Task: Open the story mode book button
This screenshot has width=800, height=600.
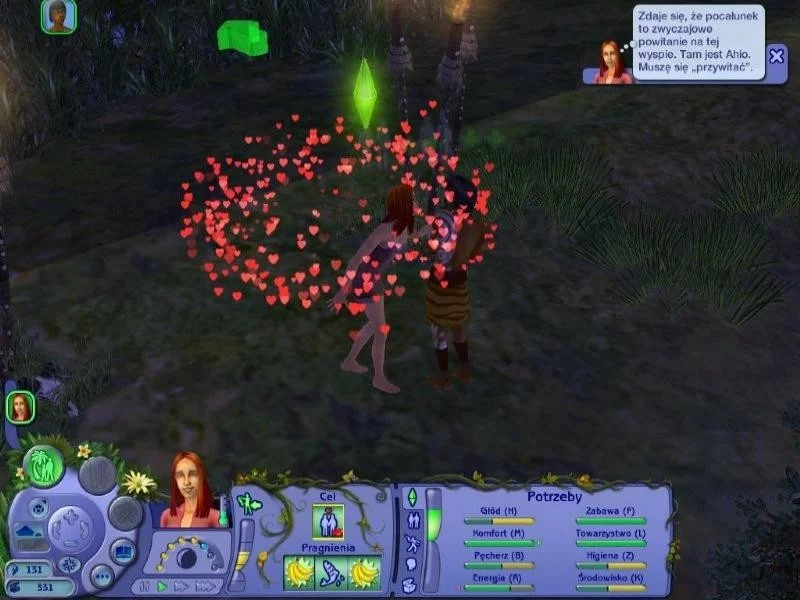Action: coord(122,551)
